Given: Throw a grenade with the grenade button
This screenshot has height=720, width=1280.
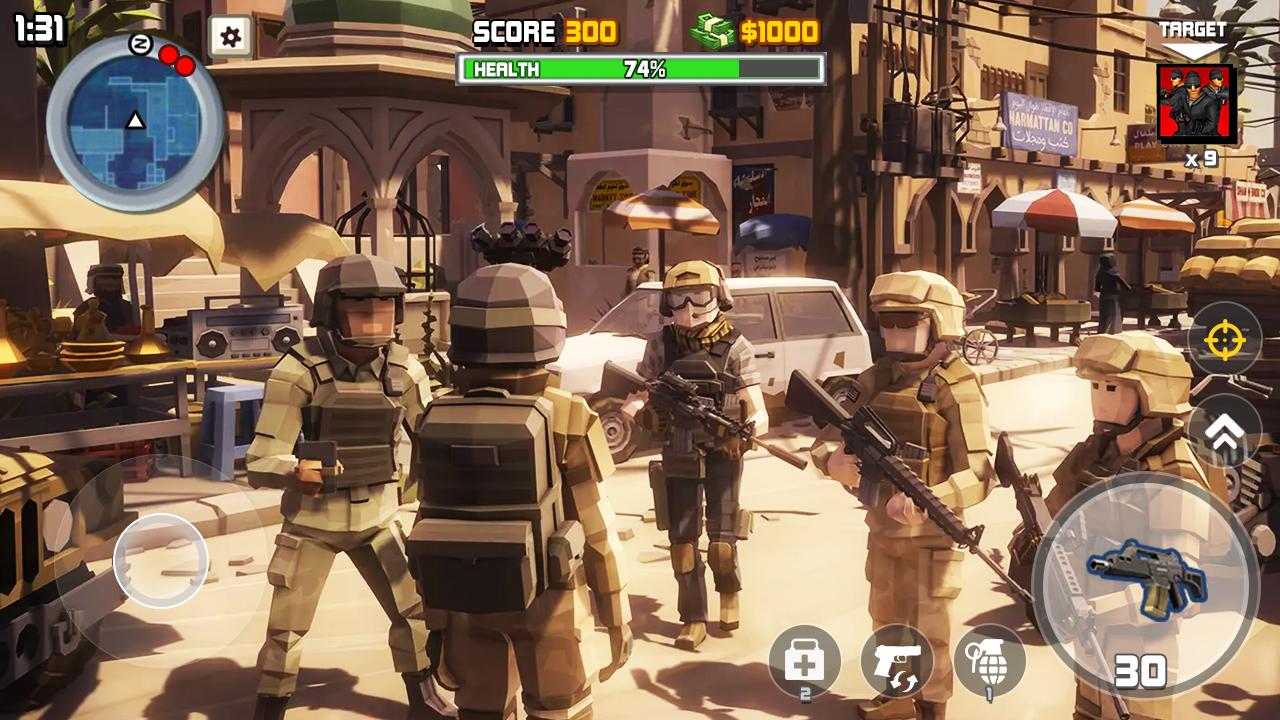Looking at the screenshot, I should (x=989, y=661).
